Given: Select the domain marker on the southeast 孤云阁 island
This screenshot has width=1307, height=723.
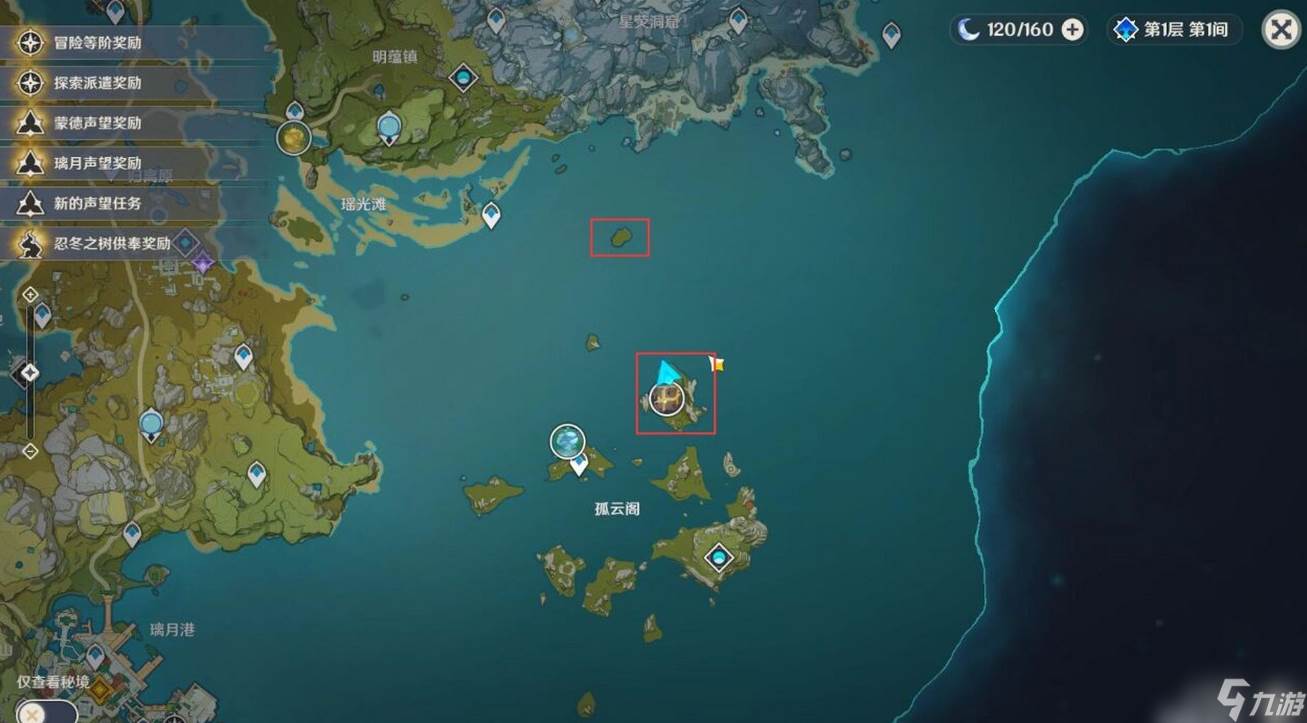Looking at the screenshot, I should pyautogui.click(x=717, y=557).
